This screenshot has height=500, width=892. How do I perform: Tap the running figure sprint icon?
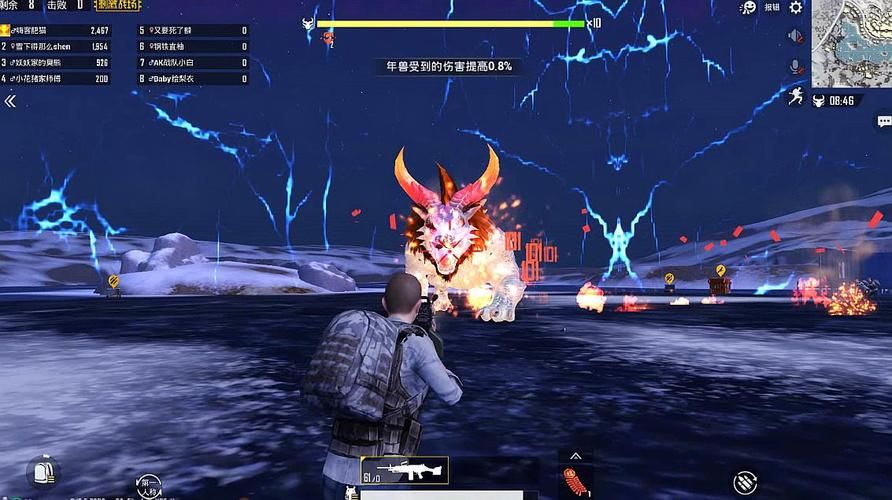(x=796, y=96)
